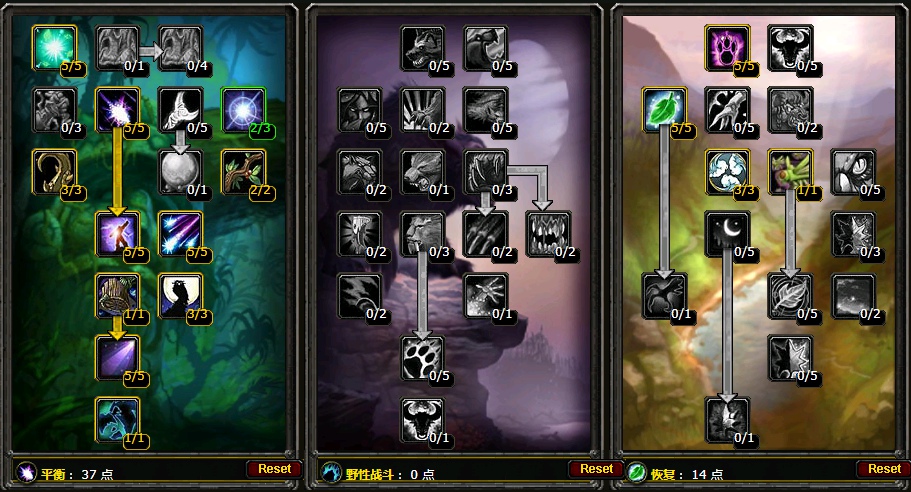Select the Balance talent showing 0/4 points
Screen dimensions: 911x492
[x=180, y=47]
